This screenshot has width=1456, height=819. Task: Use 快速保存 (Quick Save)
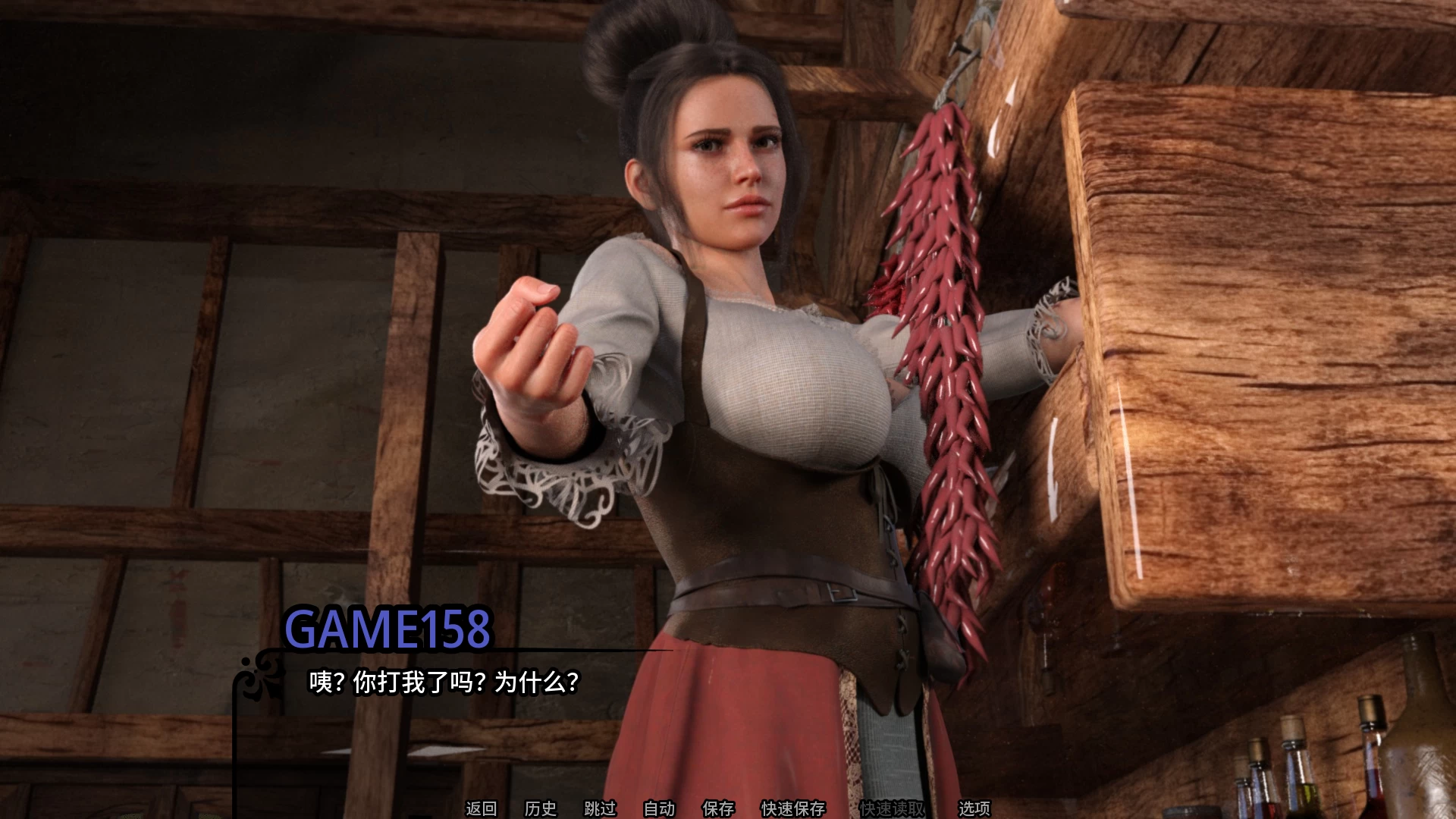793,808
